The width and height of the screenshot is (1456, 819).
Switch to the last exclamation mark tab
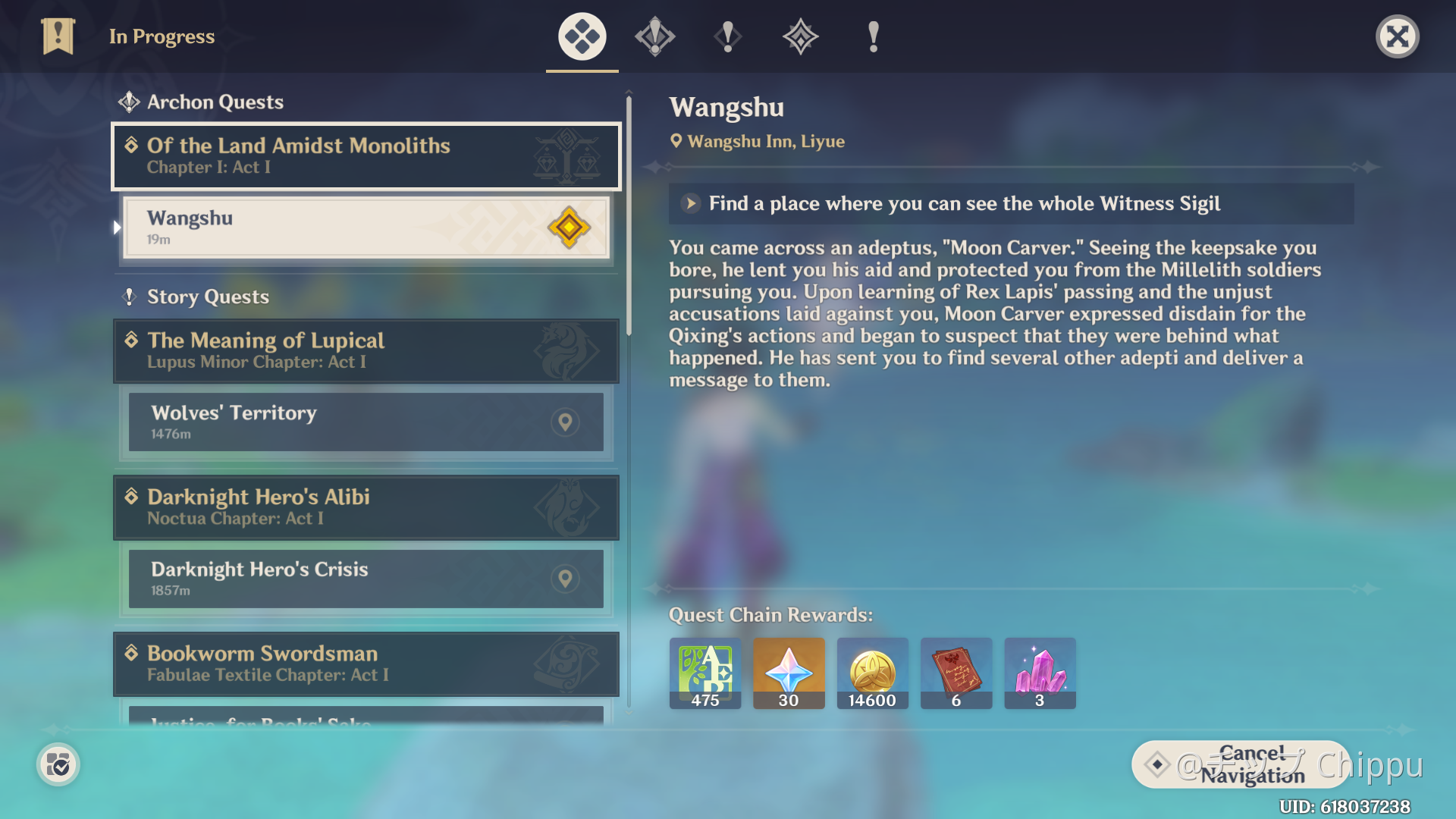coord(874,36)
